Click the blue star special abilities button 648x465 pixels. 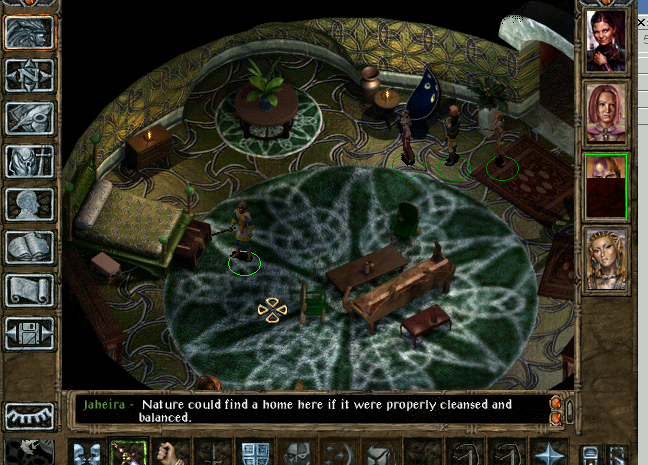pyautogui.click(x=549, y=452)
